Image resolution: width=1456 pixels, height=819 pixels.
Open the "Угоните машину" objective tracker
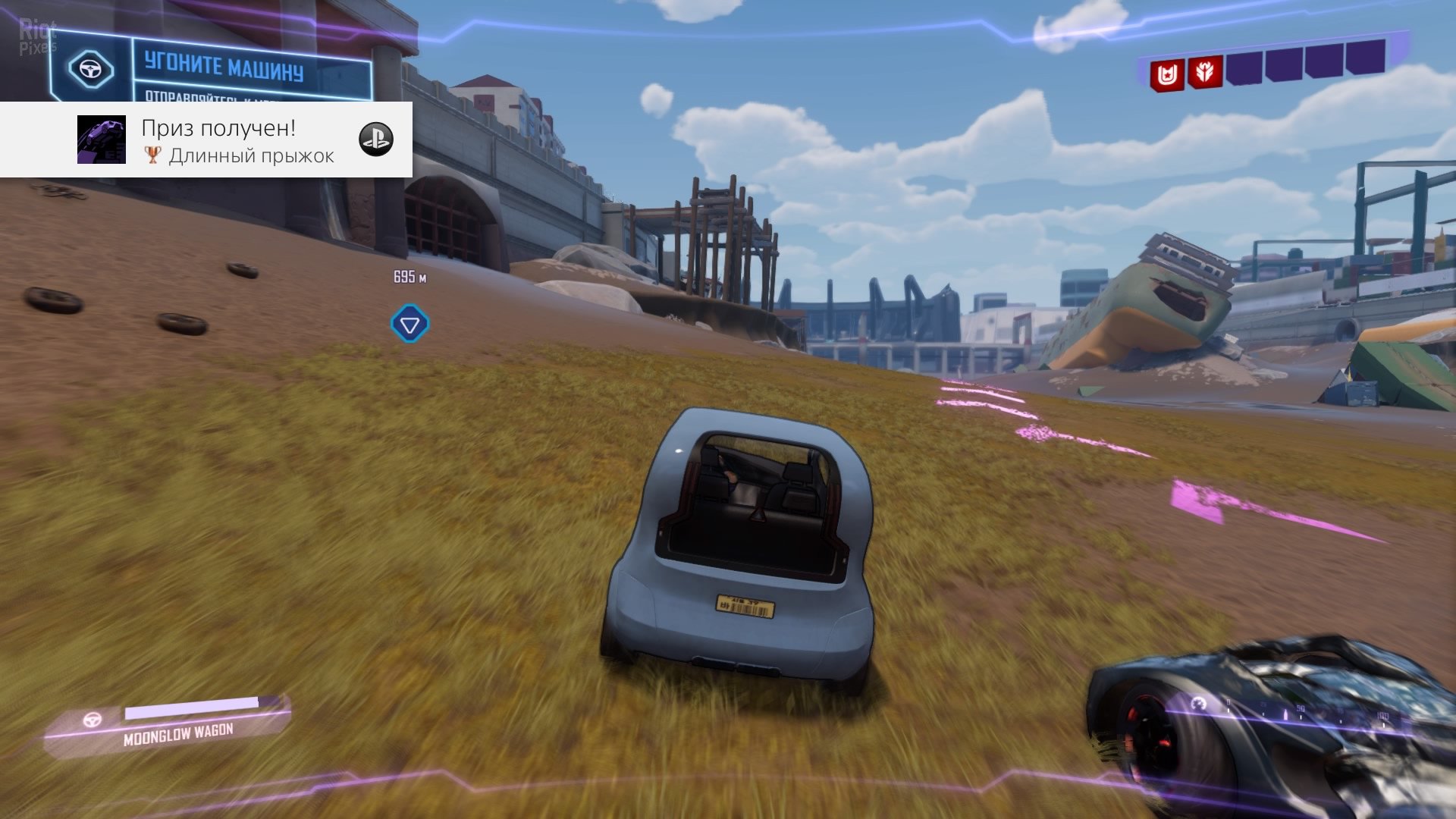coord(225,68)
